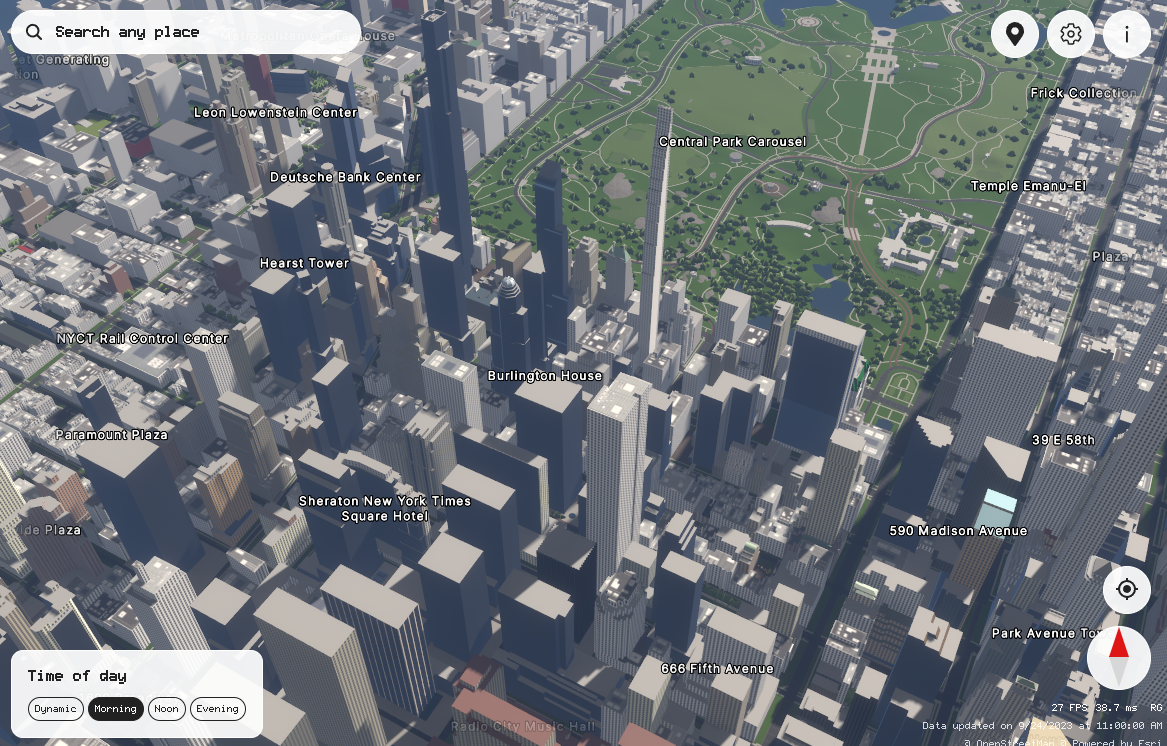Switch time of day to Noon

(167, 709)
